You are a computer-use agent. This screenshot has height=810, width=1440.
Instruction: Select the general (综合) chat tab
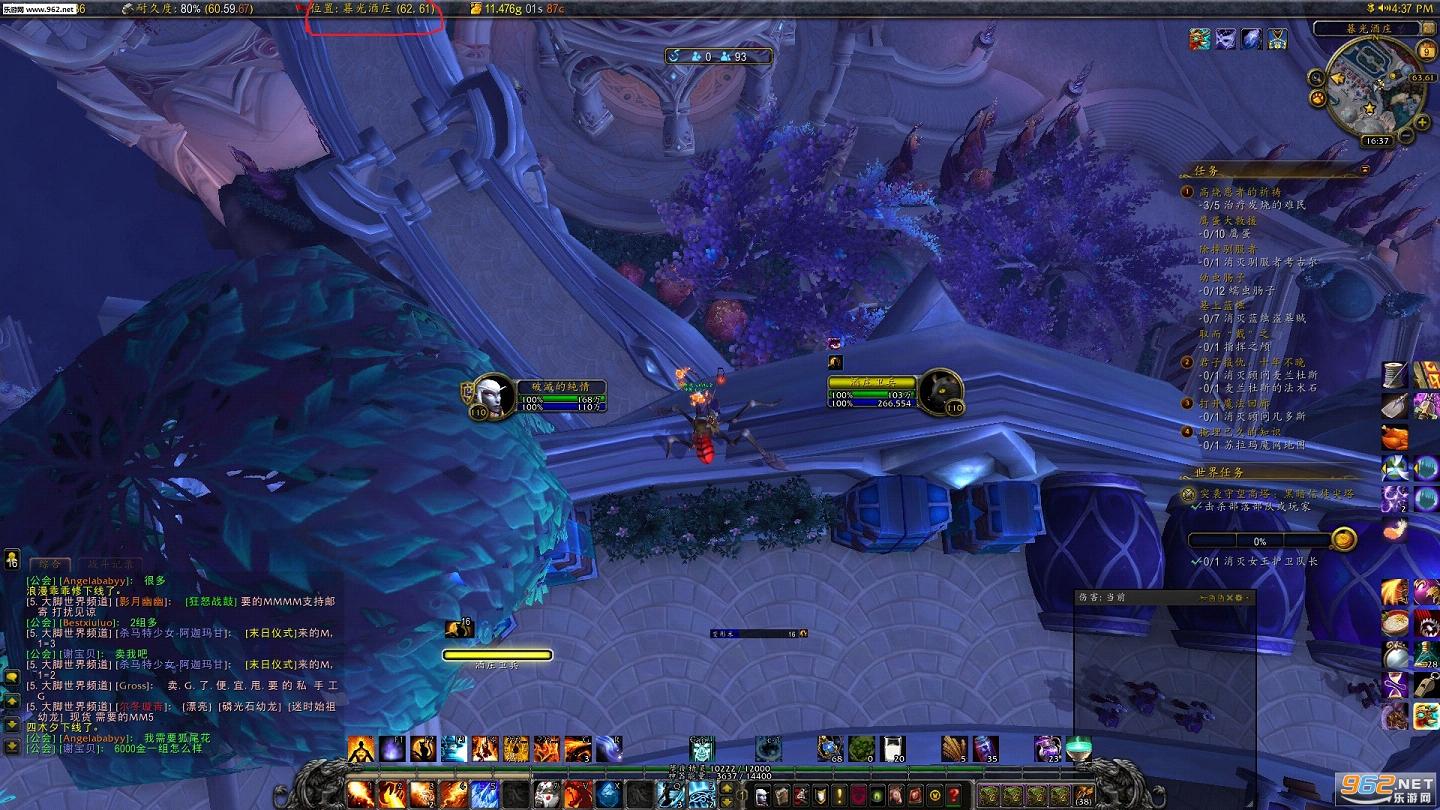point(50,565)
